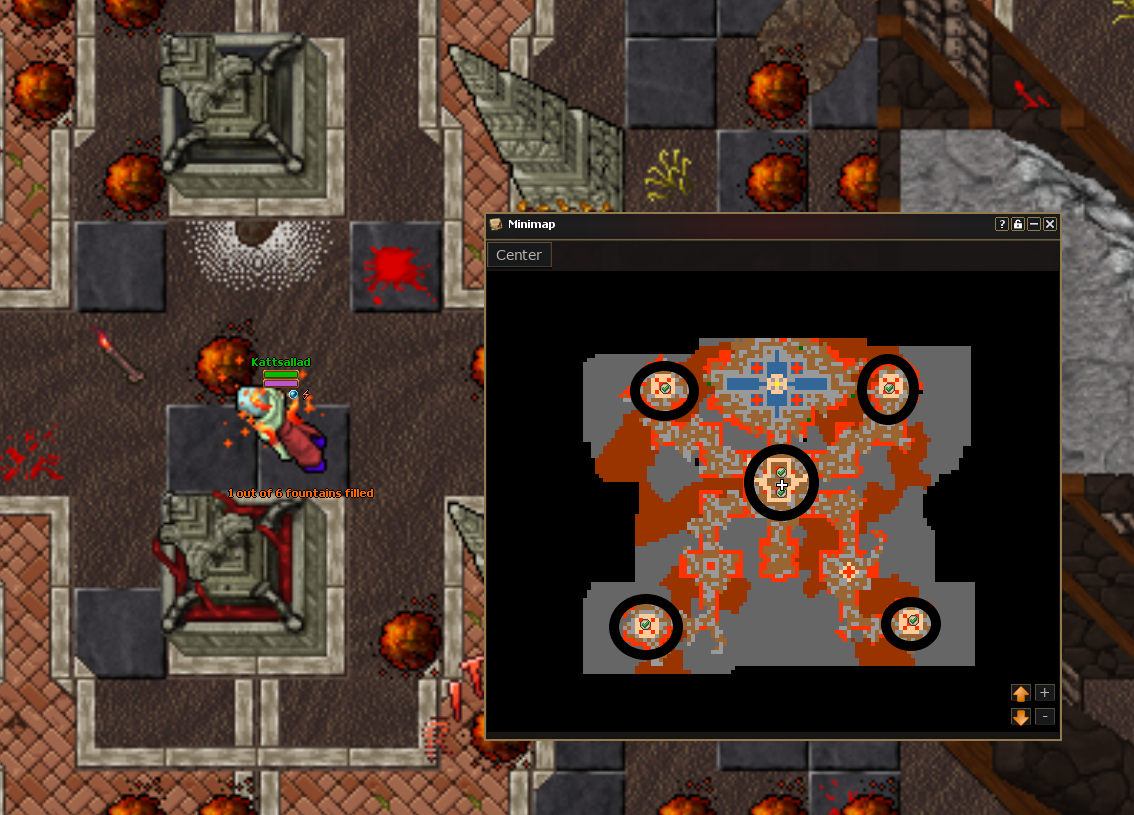Click the Center button in the minimap

tap(519, 255)
